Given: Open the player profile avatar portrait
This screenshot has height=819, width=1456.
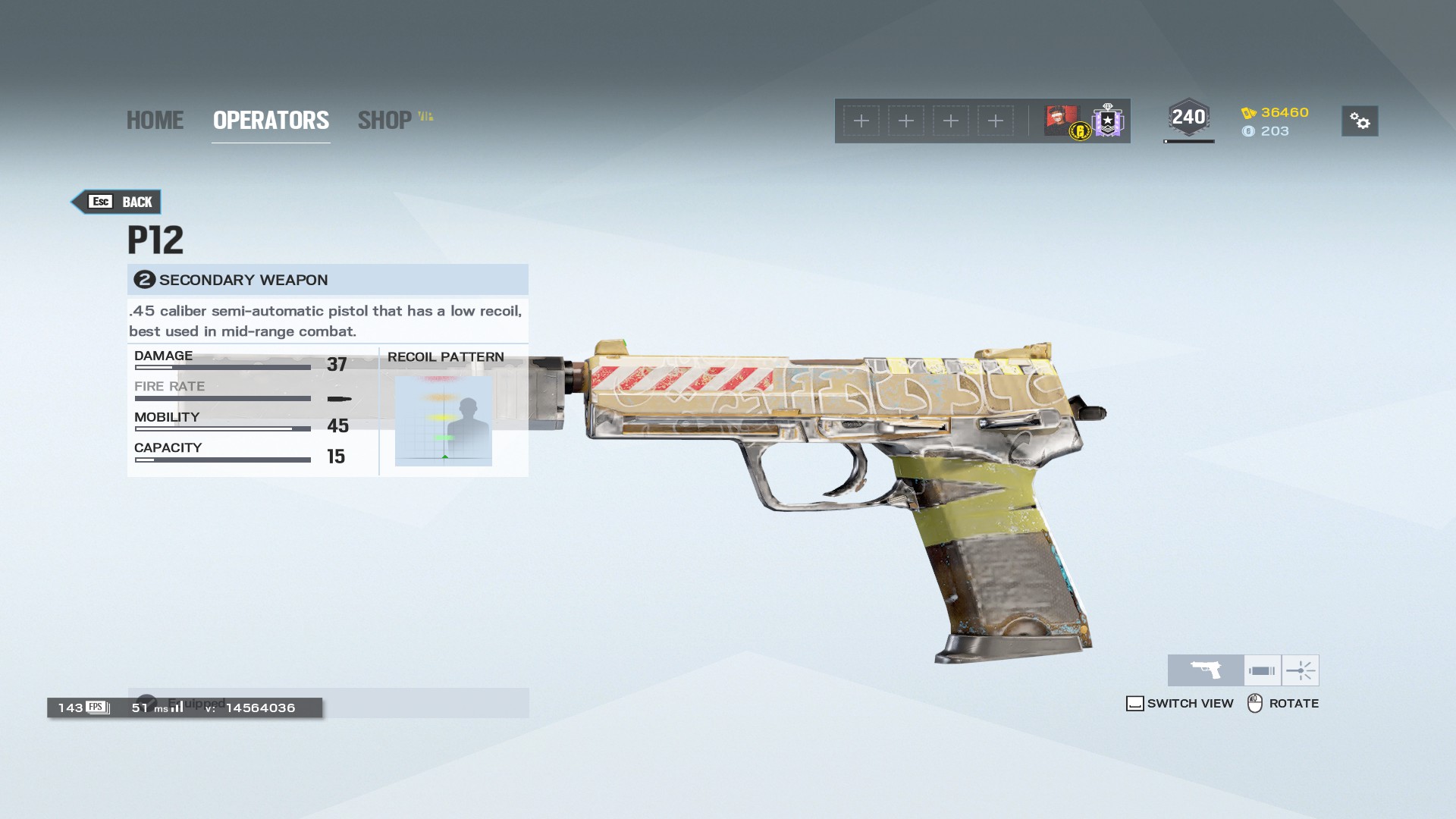Looking at the screenshot, I should 1061,121.
